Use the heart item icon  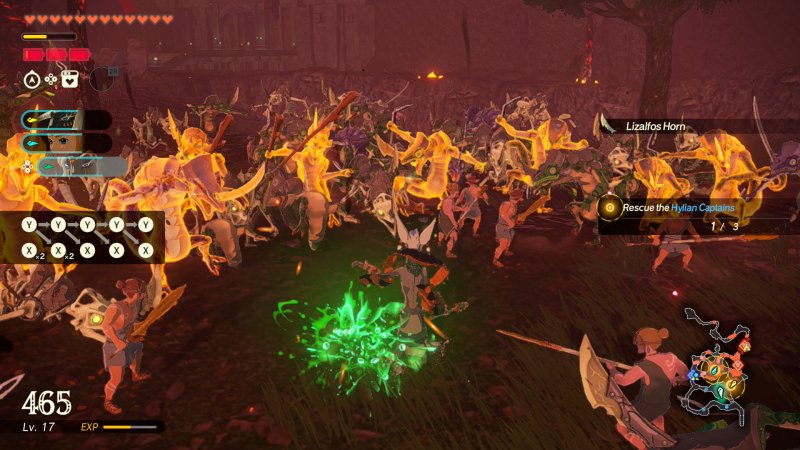click(70, 78)
